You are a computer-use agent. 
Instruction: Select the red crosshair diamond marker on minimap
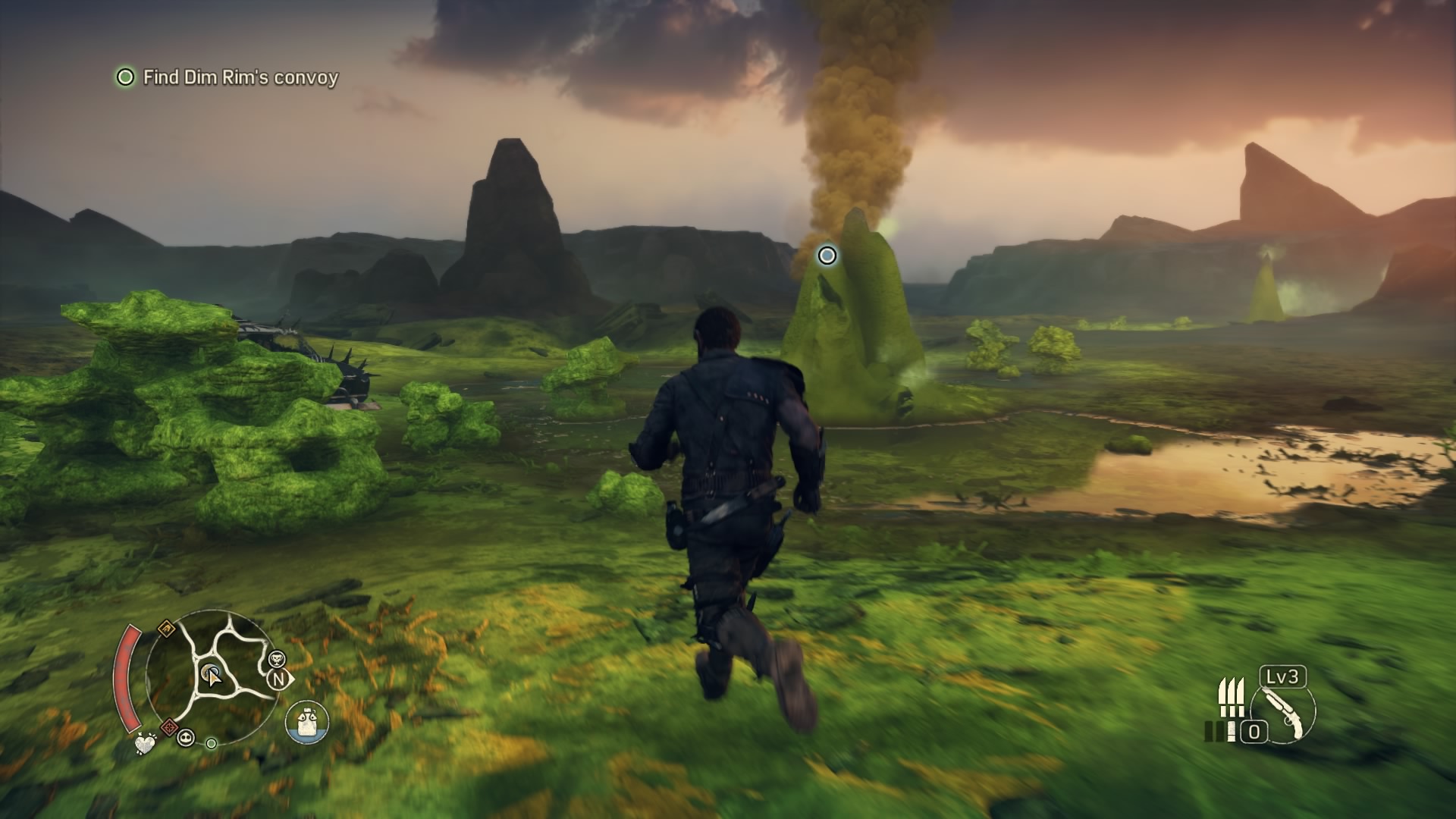click(x=169, y=726)
